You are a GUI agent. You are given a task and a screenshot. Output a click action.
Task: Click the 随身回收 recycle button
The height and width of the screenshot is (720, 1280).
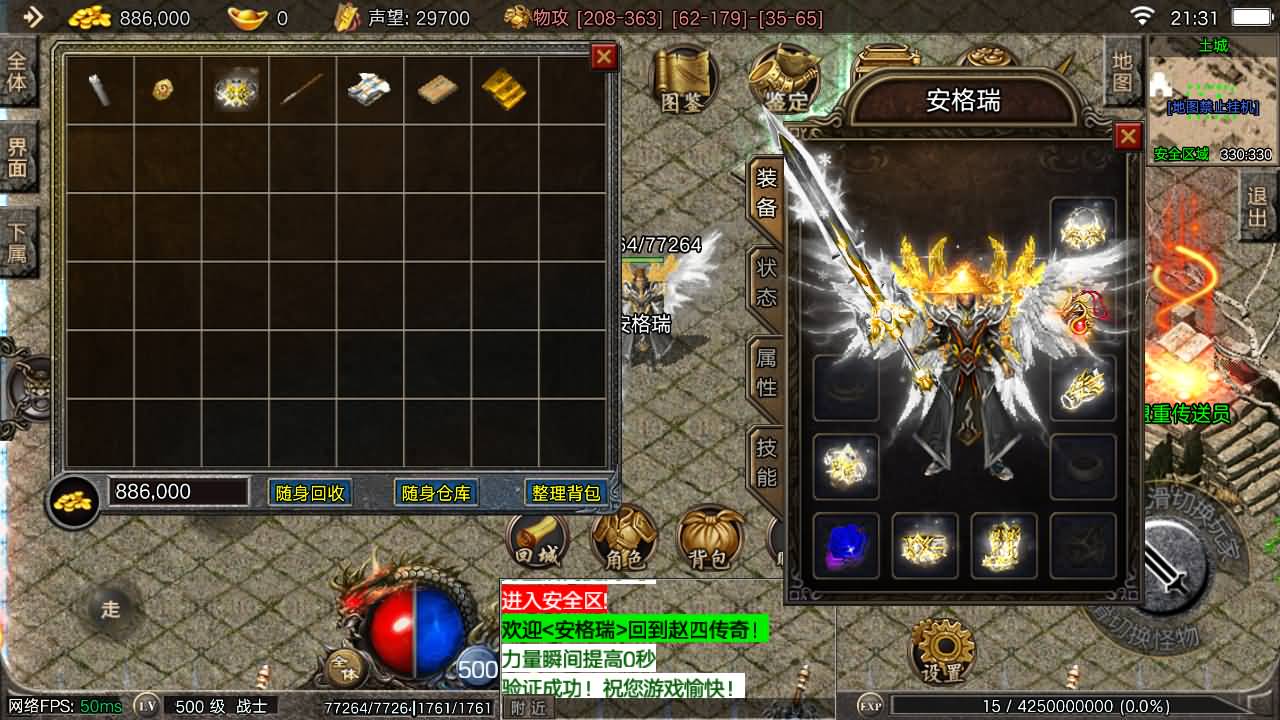point(310,492)
